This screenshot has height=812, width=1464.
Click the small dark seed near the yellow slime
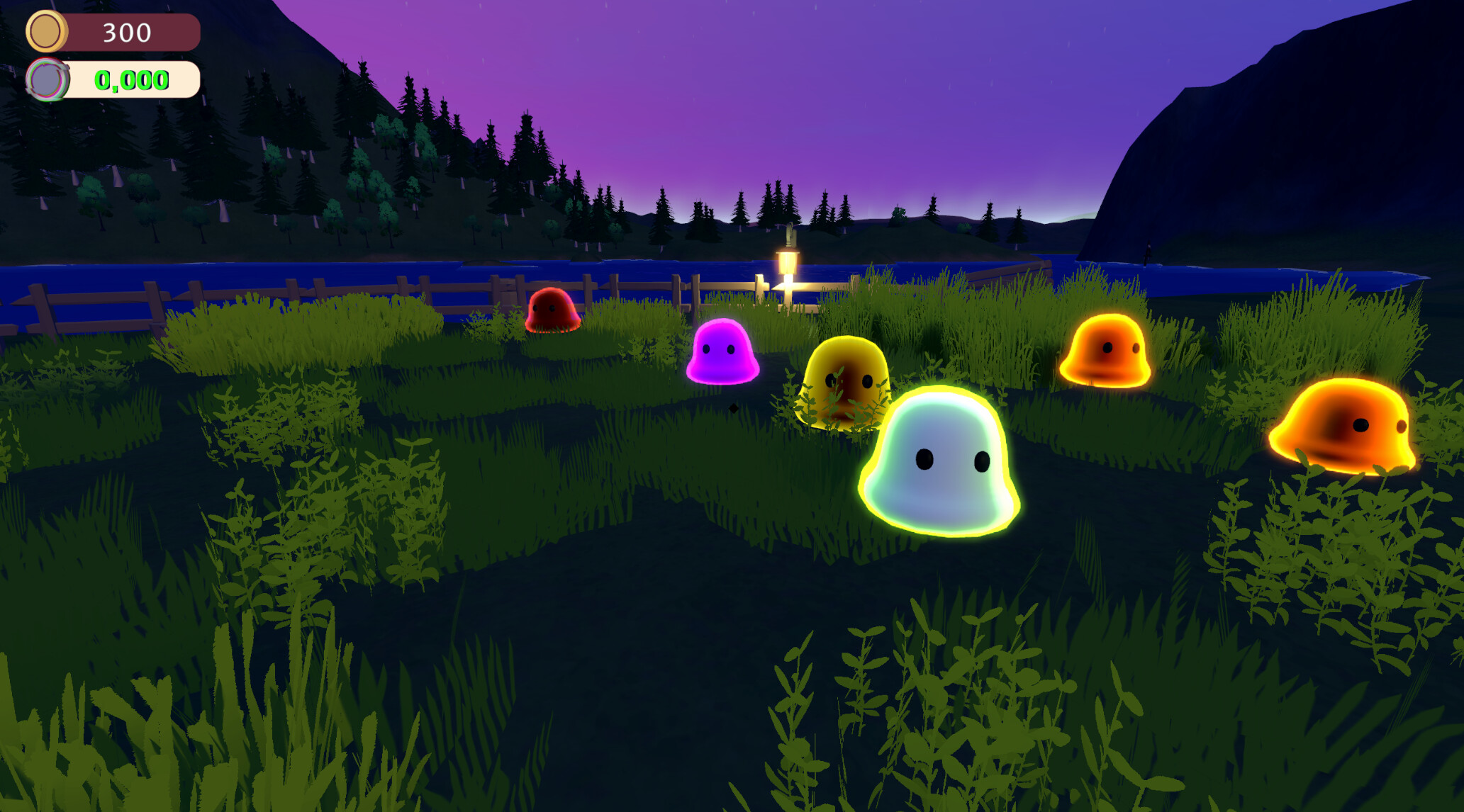734,409
